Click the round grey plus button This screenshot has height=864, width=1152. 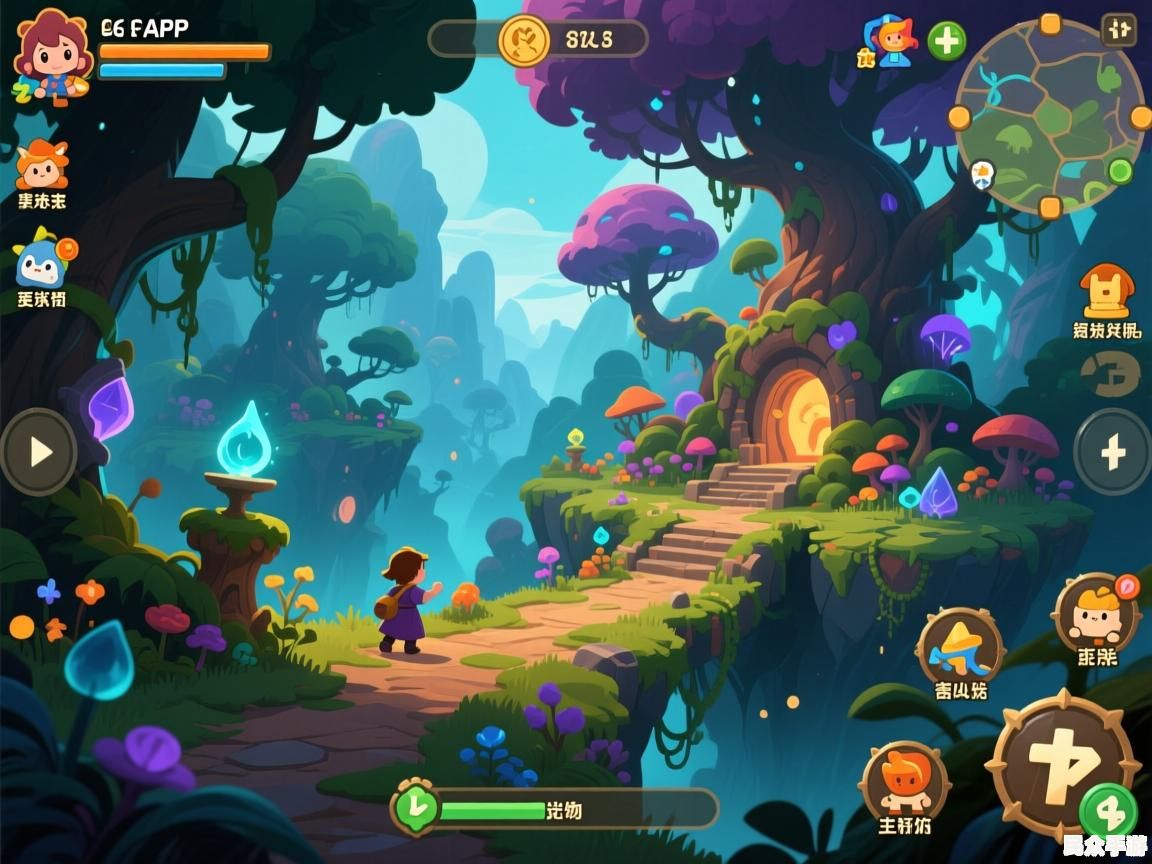(x=1112, y=453)
